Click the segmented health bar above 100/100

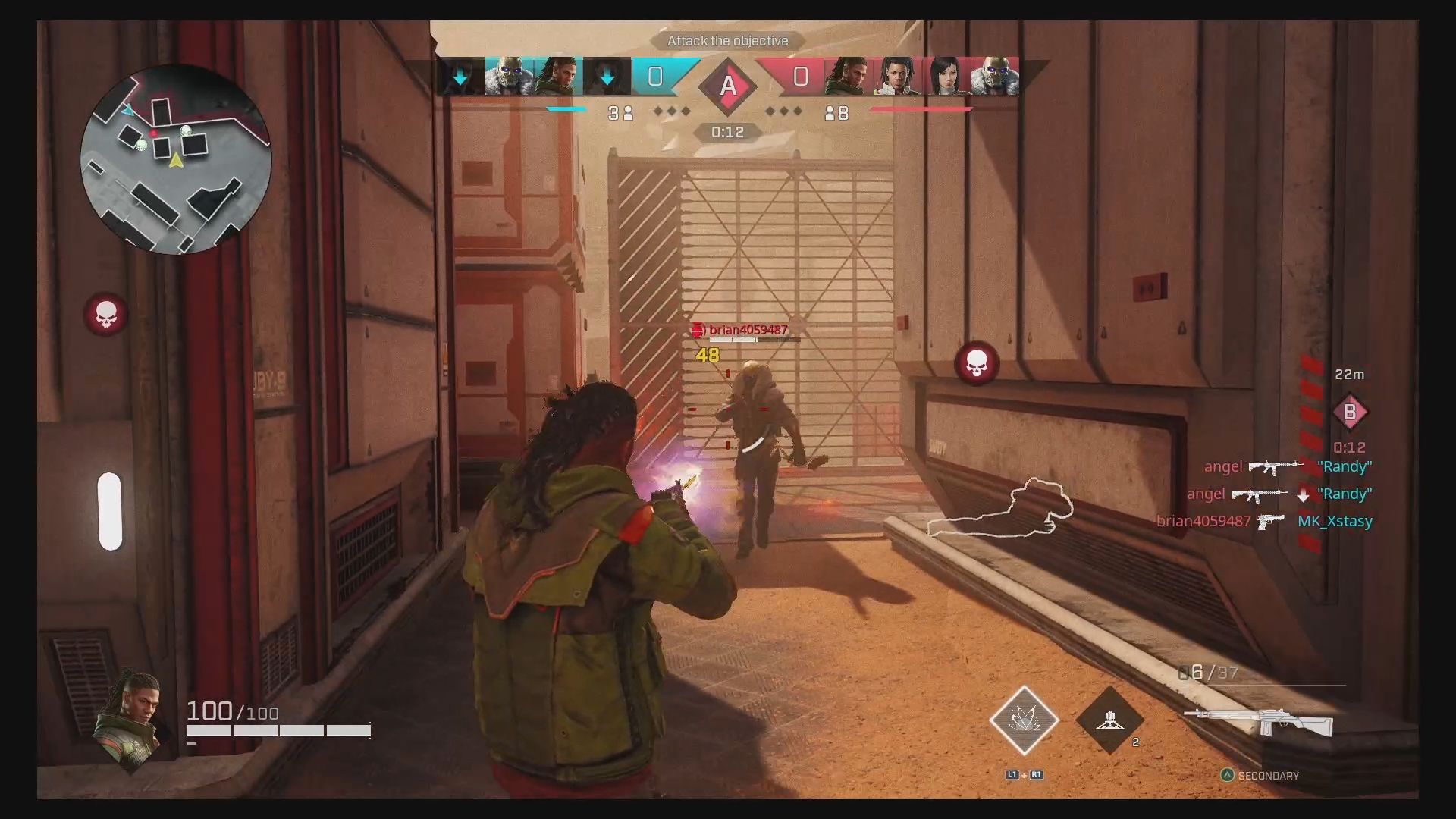pos(277,730)
